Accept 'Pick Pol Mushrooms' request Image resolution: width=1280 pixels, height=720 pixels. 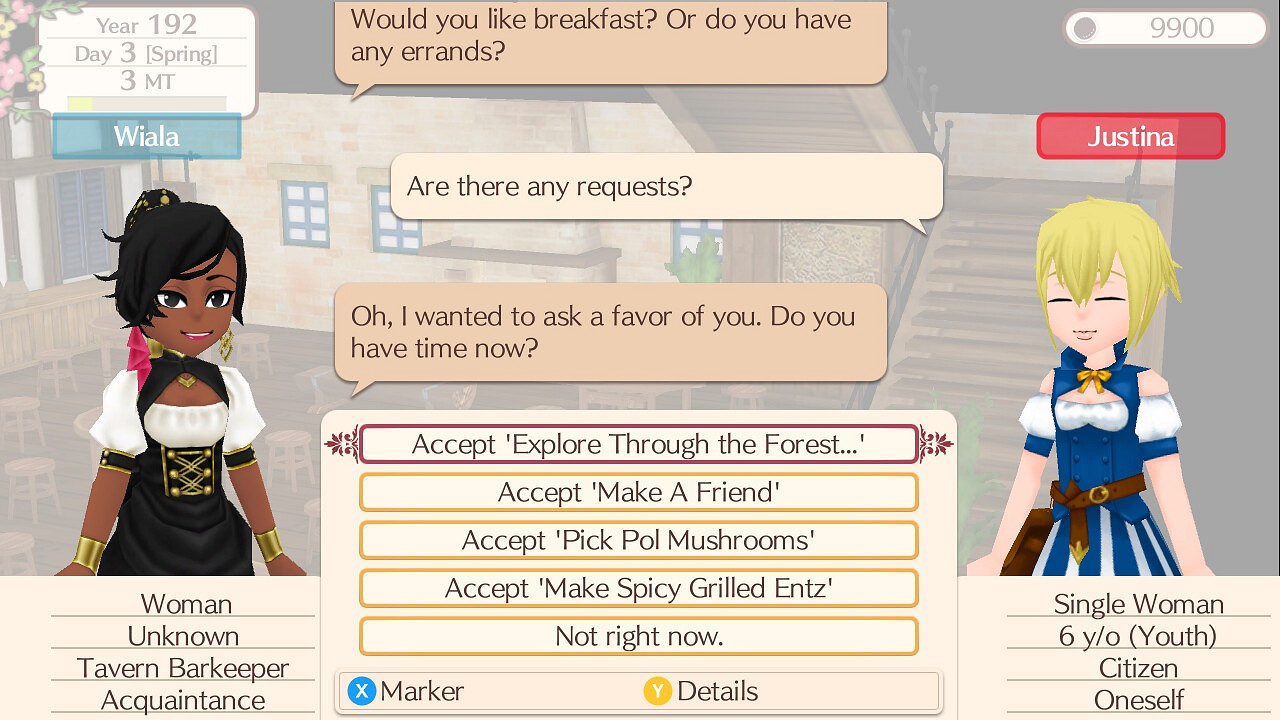(639, 540)
